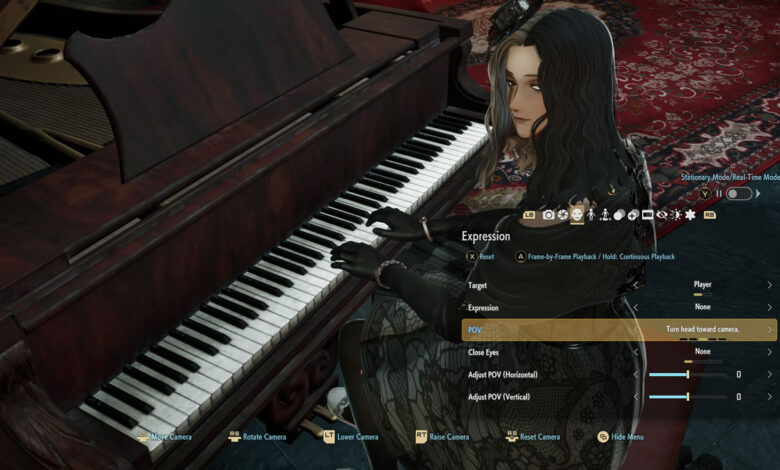Toggle the Stationary Mode/Real-Time Mode switch
Screen dimensions: 780x470
pos(738,193)
